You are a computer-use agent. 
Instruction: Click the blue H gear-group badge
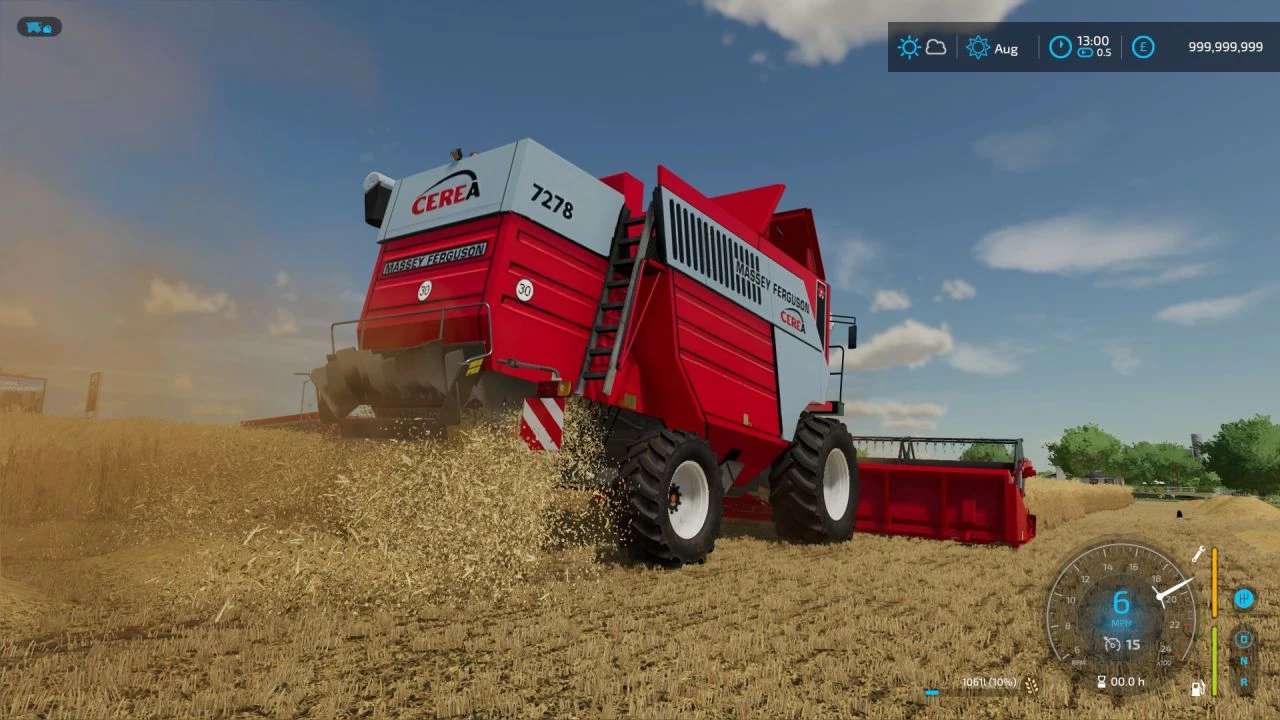(x=1244, y=599)
